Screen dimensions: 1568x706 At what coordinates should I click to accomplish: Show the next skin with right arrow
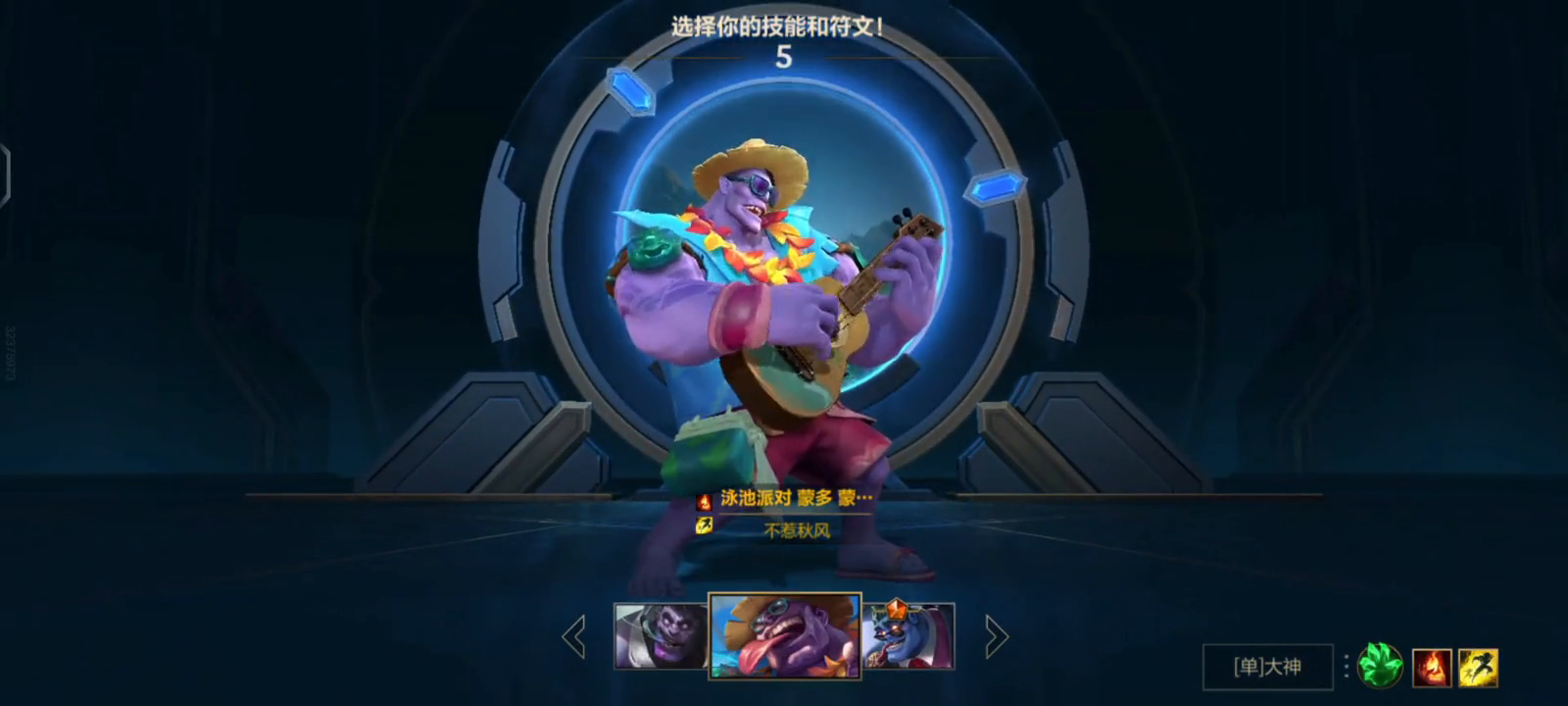tap(996, 637)
